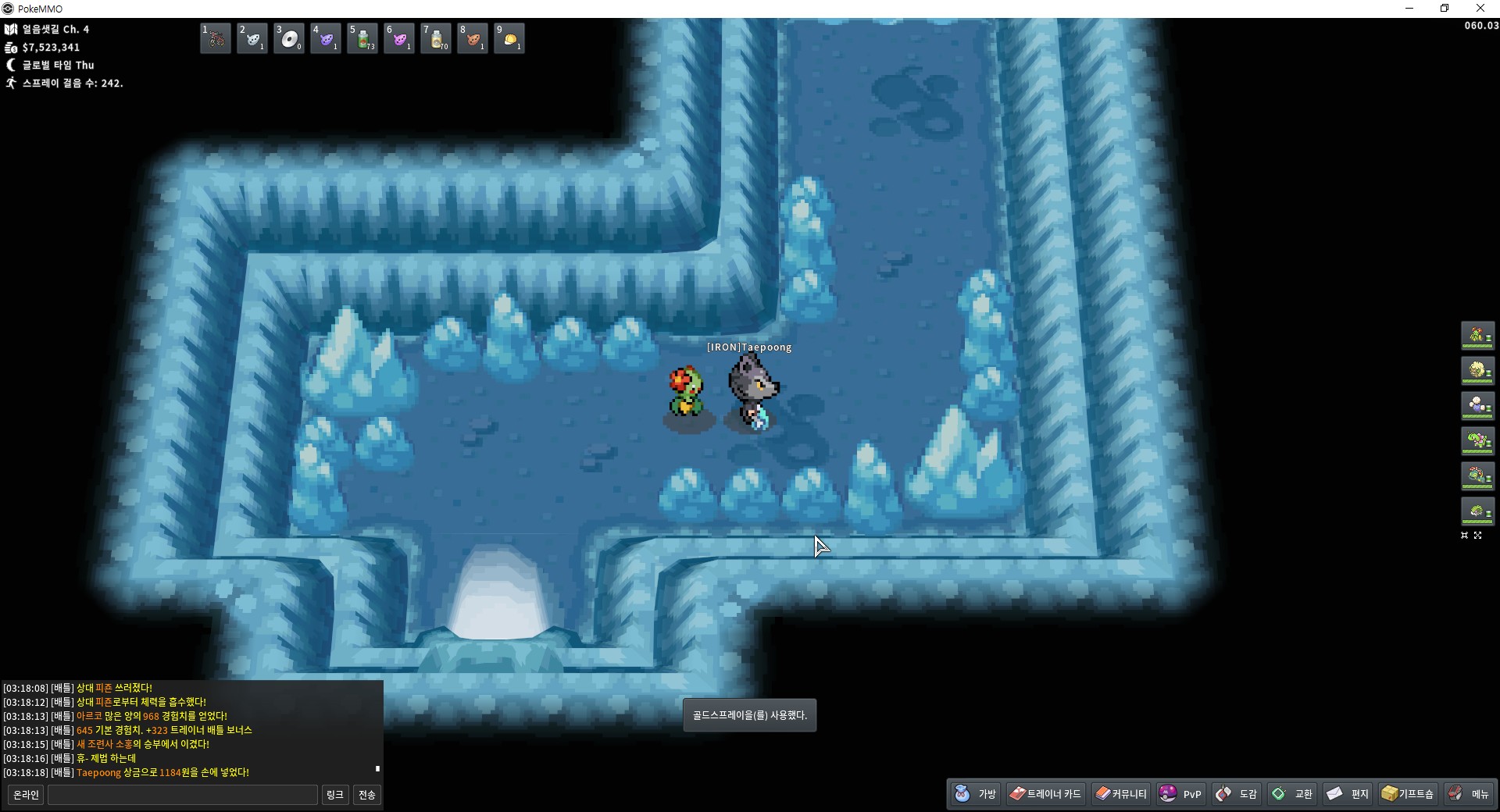Open the 가방 bag menu
The width and height of the screenshot is (1500, 812).
point(976,794)
